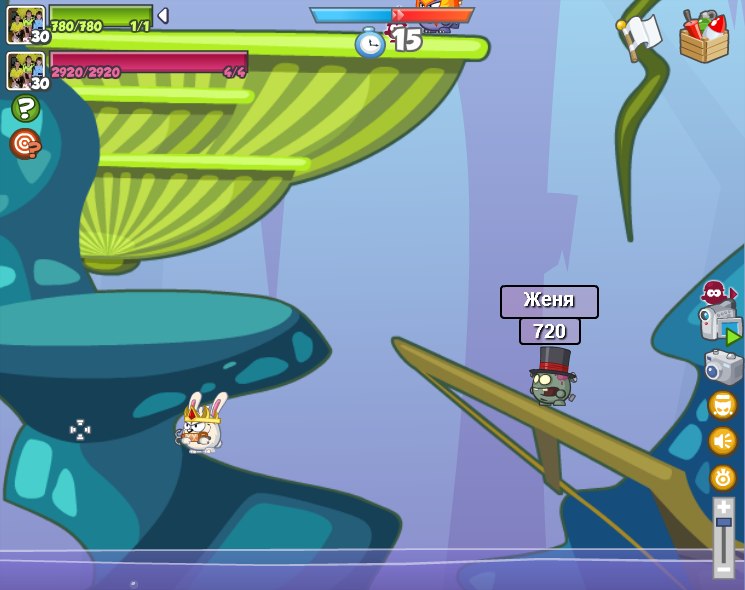Click the white surrender flag
Image resolution: width=745 pixels, height=590 pixels.
[640, 36]
